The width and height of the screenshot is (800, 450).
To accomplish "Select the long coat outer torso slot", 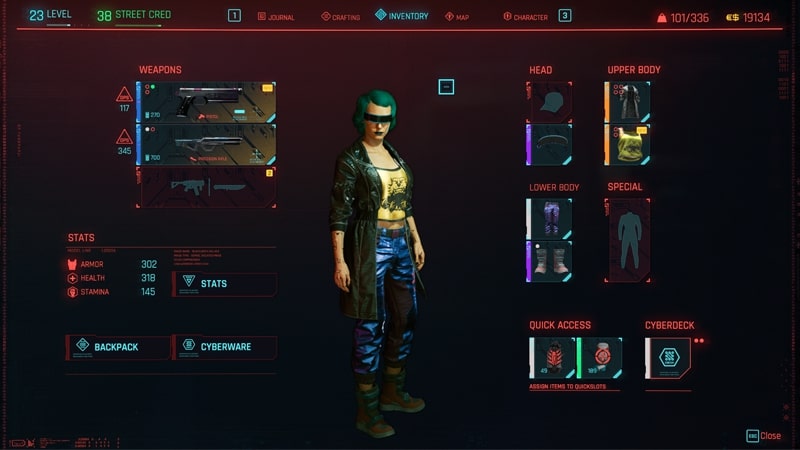I will click(x=627, y=102).
